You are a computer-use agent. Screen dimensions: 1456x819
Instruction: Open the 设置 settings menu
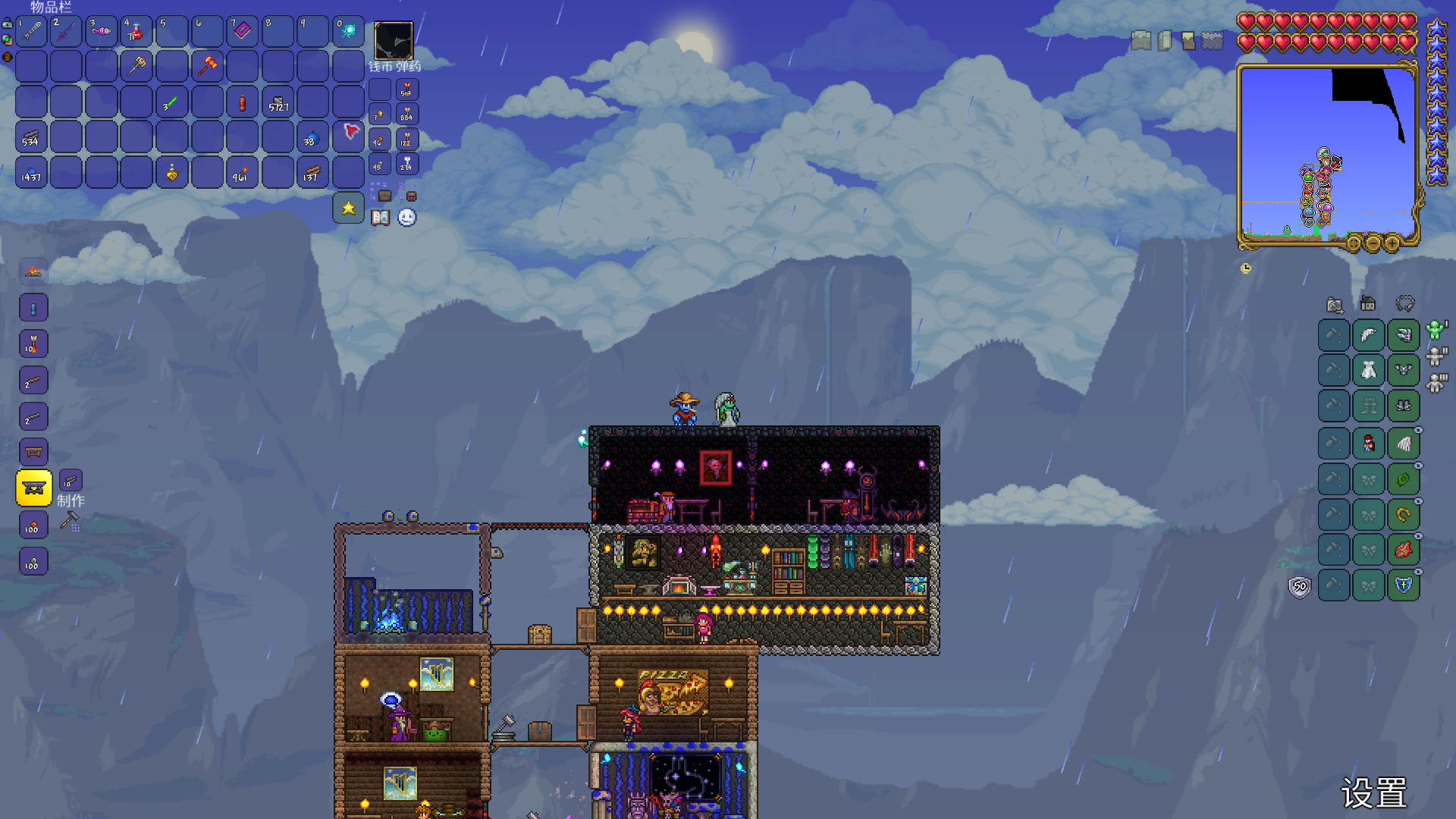tap(1373, 793)
